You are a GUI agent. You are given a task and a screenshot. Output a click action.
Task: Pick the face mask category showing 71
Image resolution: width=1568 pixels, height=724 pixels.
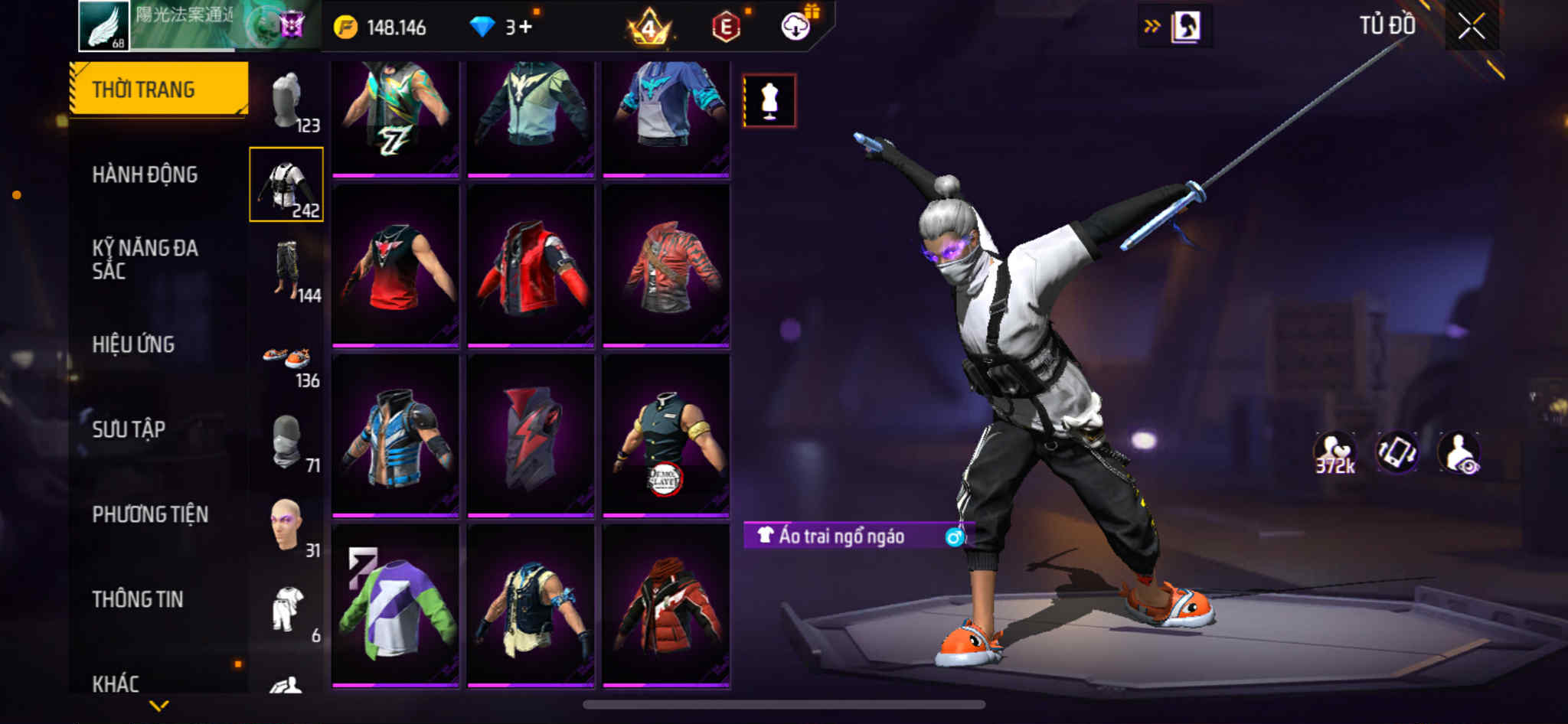pos(287,444)
